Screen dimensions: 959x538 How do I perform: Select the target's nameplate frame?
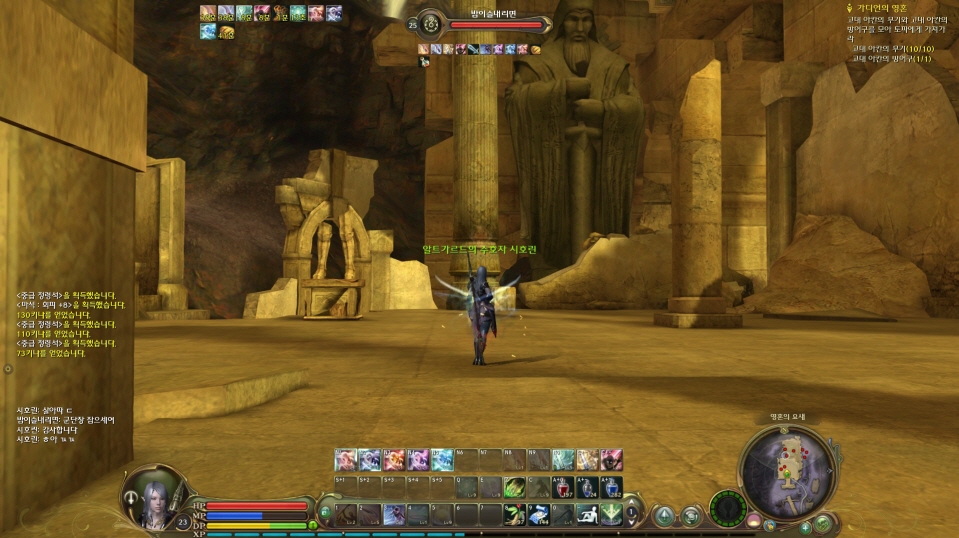tap(482, 24)
